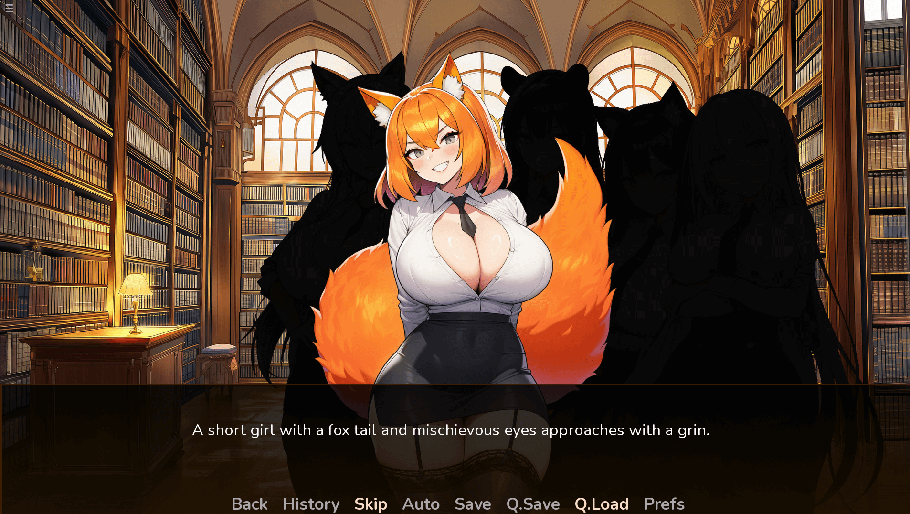Image resolution: width=910 pixels, height=514 pixels.
Task: Toggle Skip mode for dialogue
Action: (370, 504)
